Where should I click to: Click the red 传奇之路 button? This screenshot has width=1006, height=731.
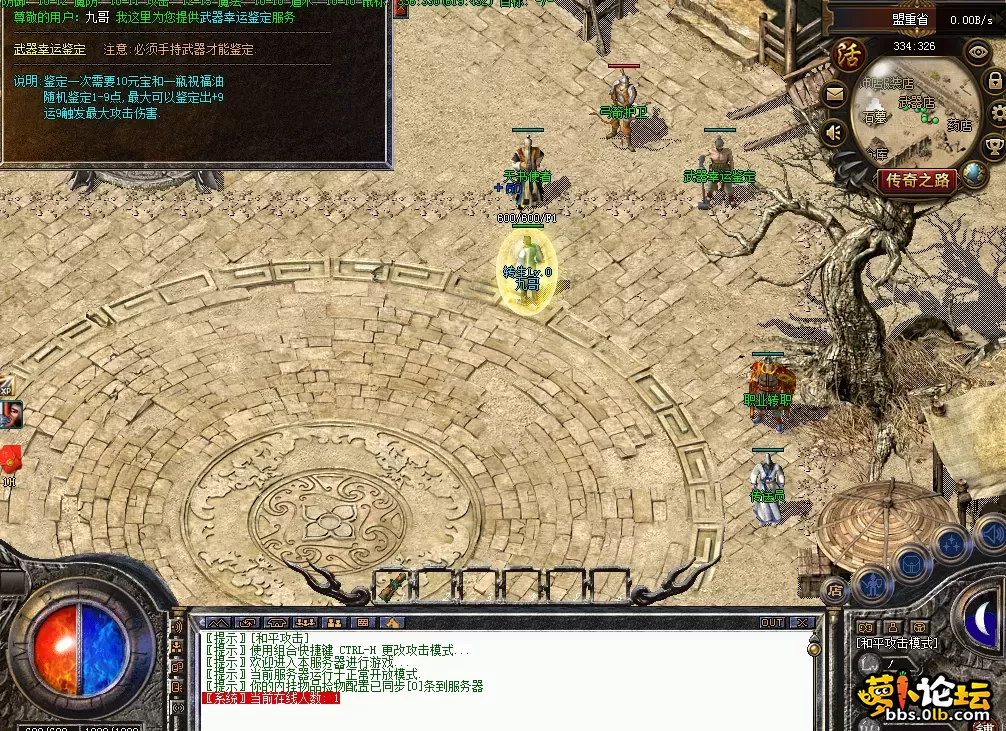click(x=918, y=181)
